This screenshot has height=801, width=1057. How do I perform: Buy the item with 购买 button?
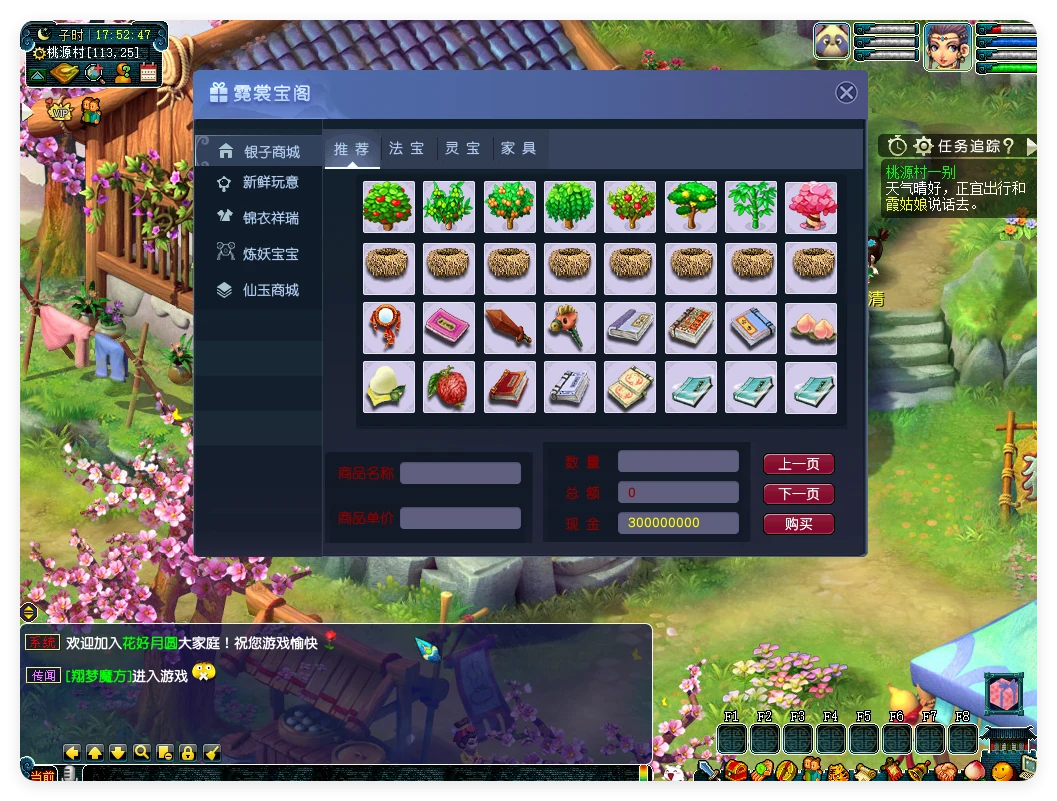click(798, 524)
